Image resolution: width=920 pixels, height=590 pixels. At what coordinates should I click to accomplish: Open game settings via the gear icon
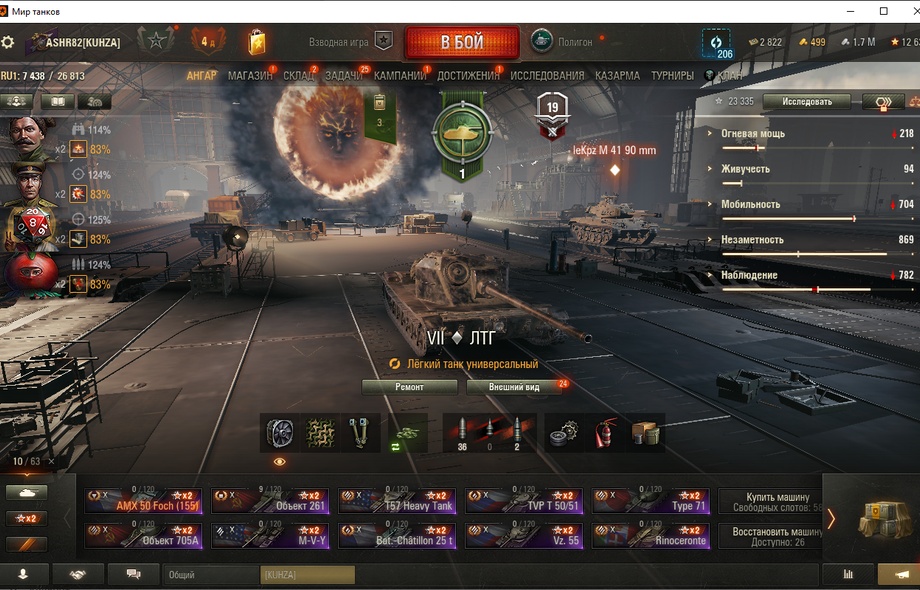pyautogui.click(x=8, y=43)
